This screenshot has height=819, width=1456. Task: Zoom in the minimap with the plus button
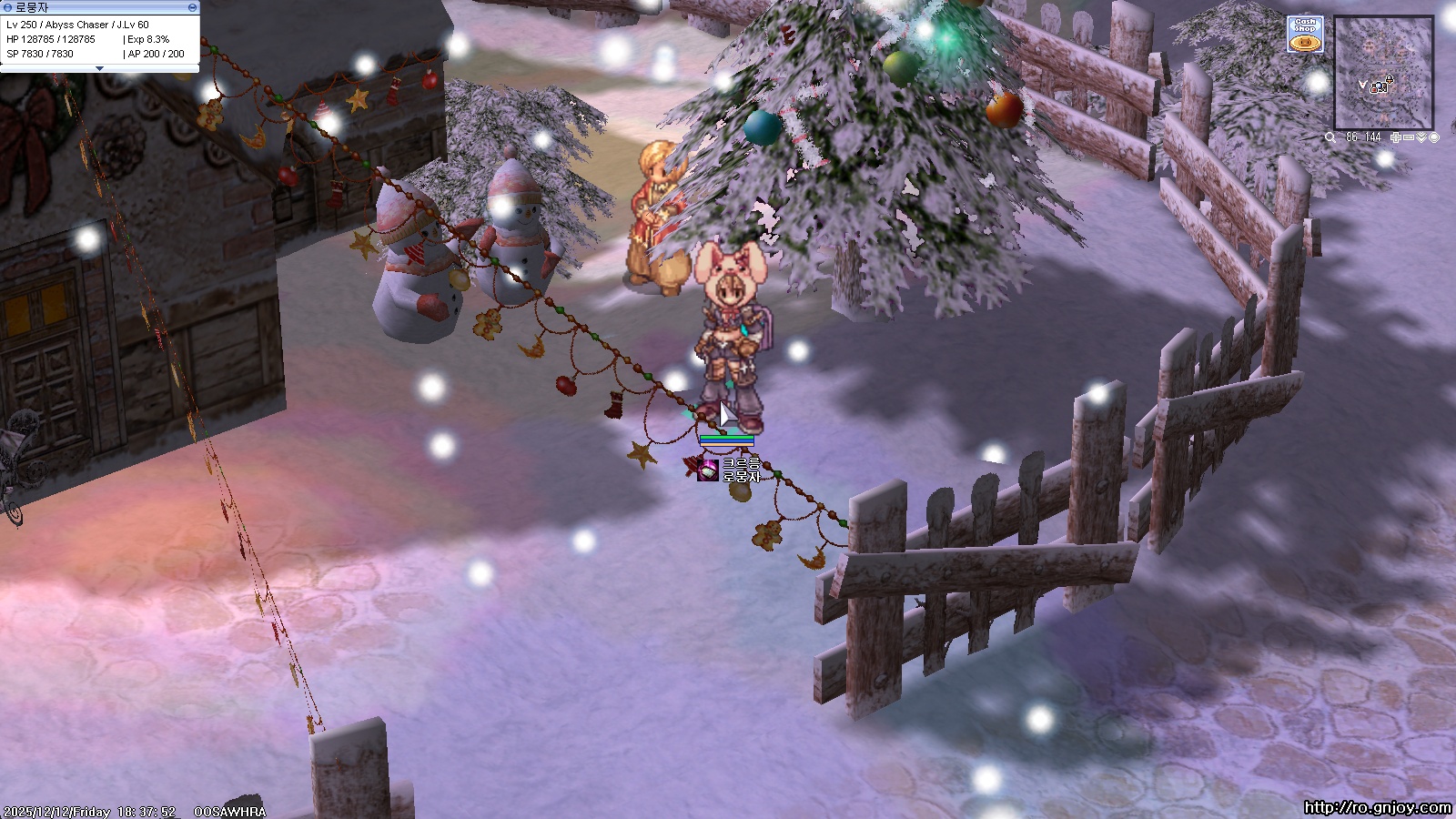[x=1396, y=137]
